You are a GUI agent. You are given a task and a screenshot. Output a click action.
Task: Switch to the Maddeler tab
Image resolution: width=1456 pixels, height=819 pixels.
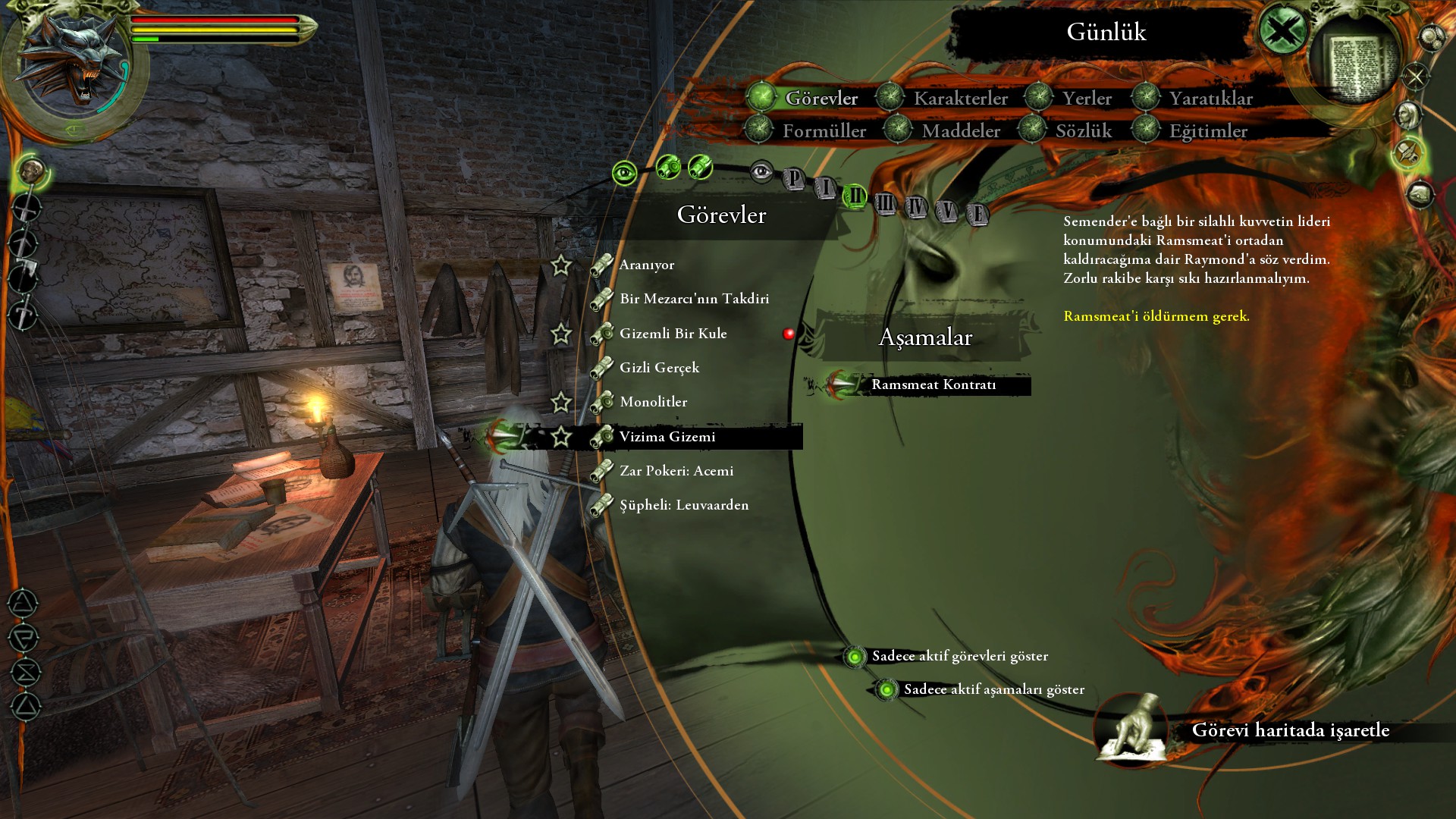960,131
